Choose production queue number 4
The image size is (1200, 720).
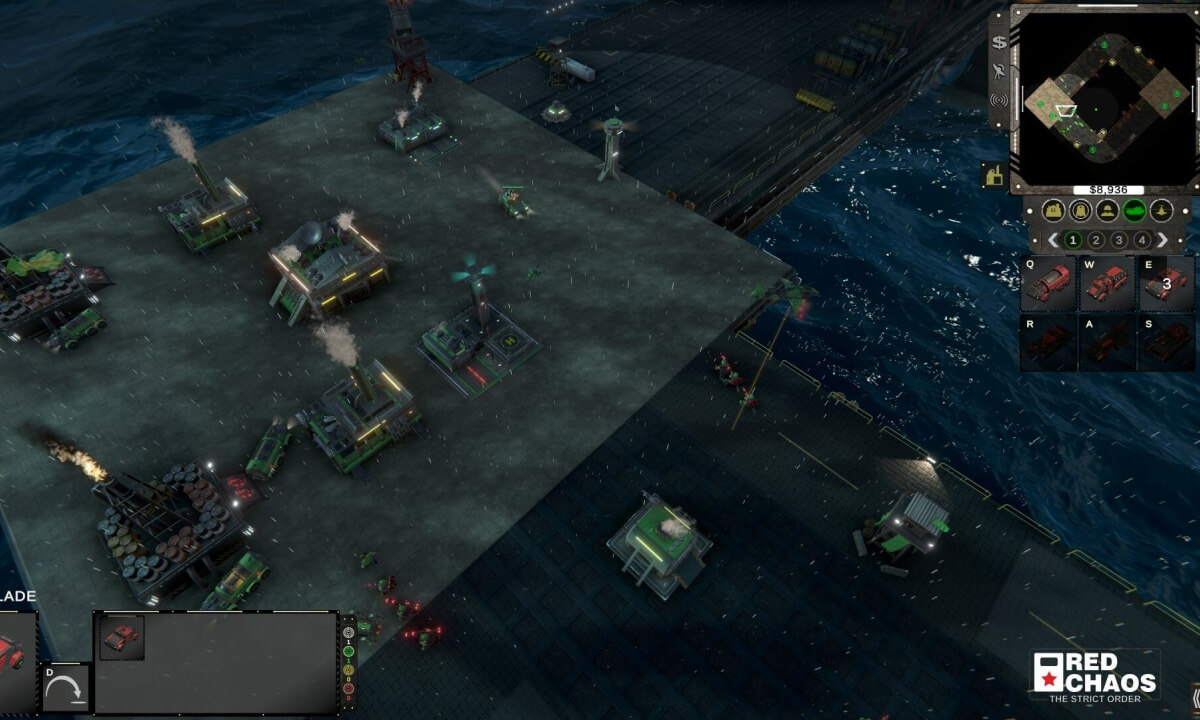tap(1141, 240)
